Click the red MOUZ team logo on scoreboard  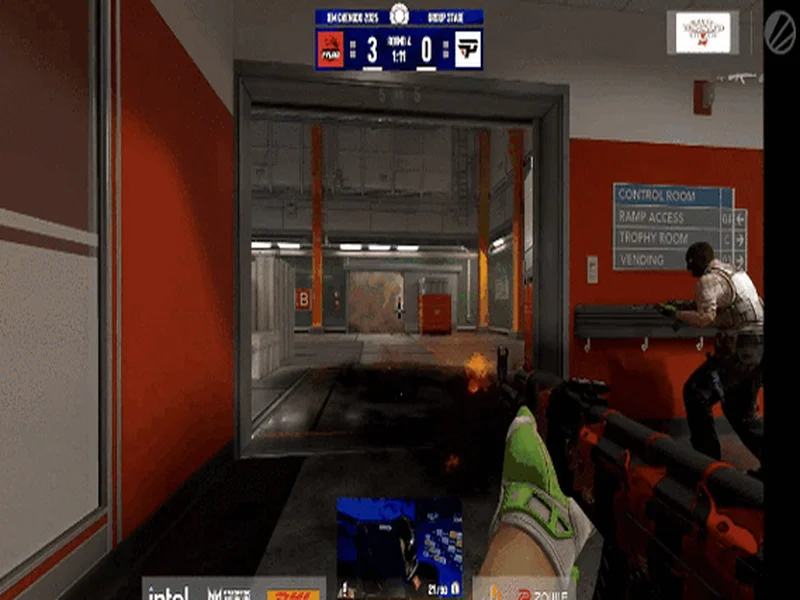[331, 49]
